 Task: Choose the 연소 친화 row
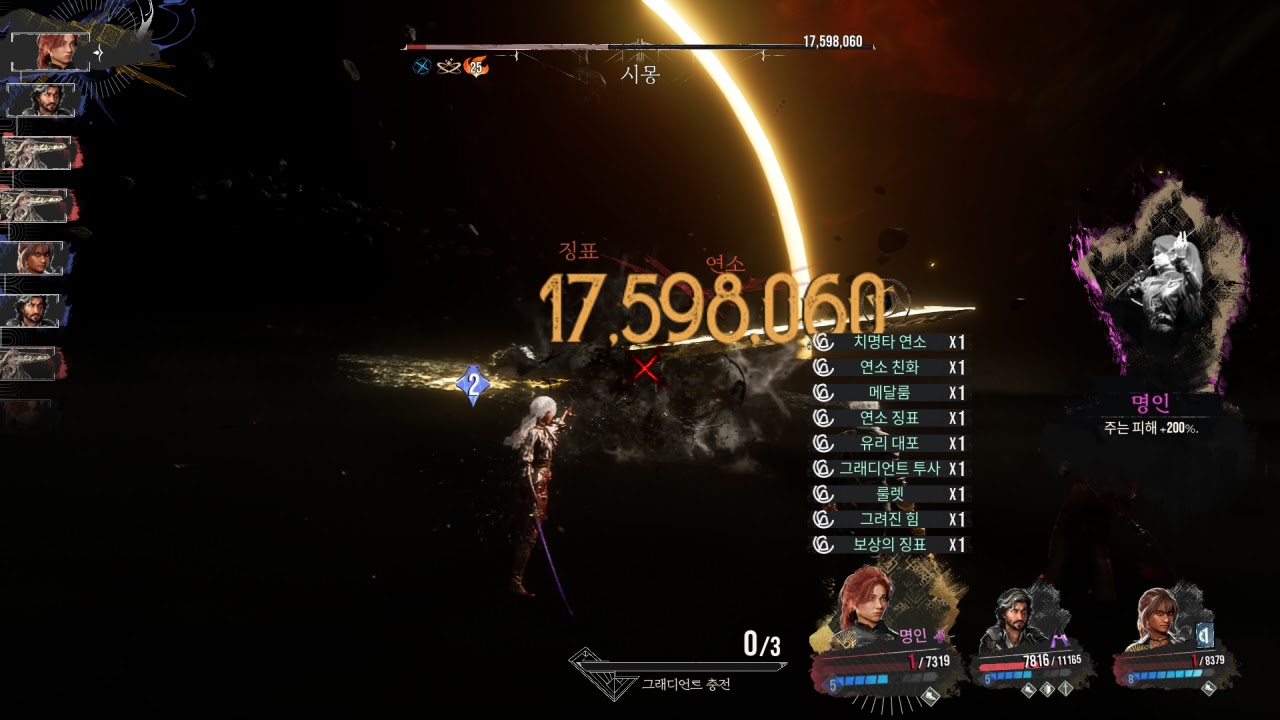tap(889, 367)
